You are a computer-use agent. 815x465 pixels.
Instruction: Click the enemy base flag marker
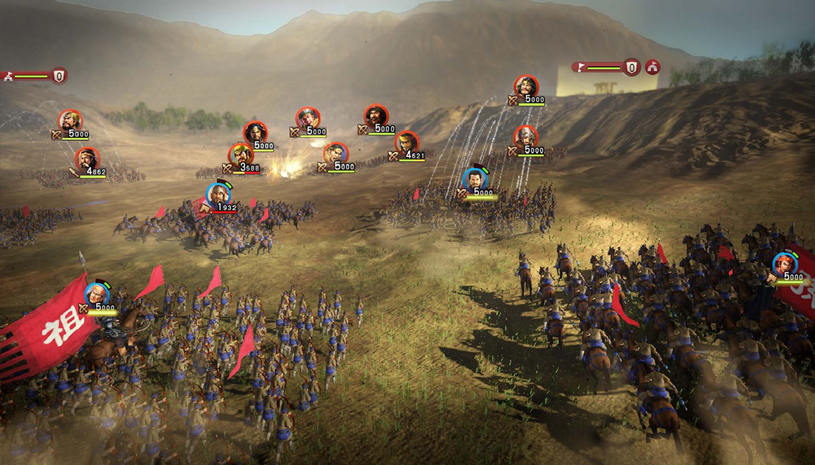coord(582,68)
